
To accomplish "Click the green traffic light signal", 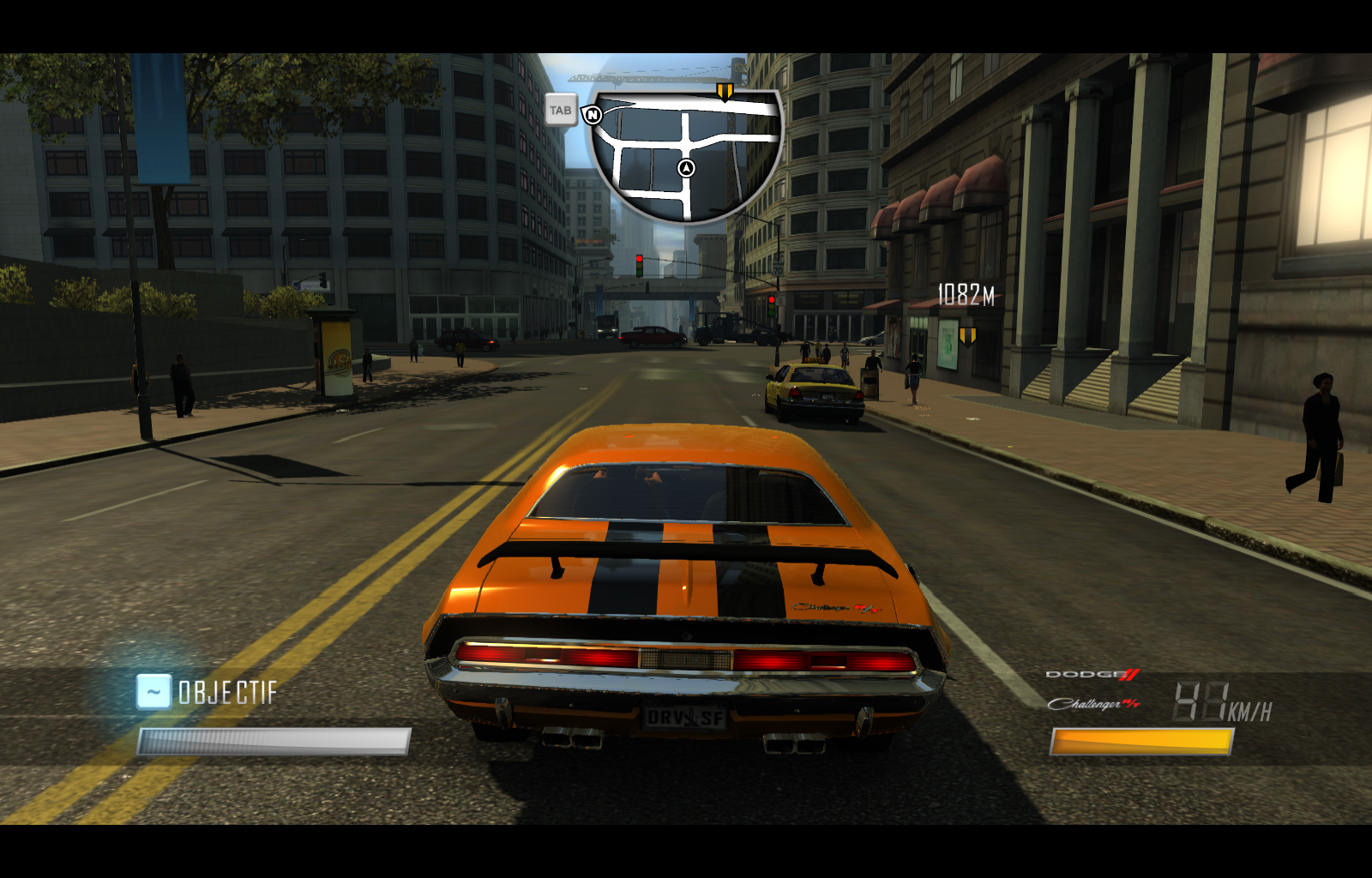I will 641,272.
